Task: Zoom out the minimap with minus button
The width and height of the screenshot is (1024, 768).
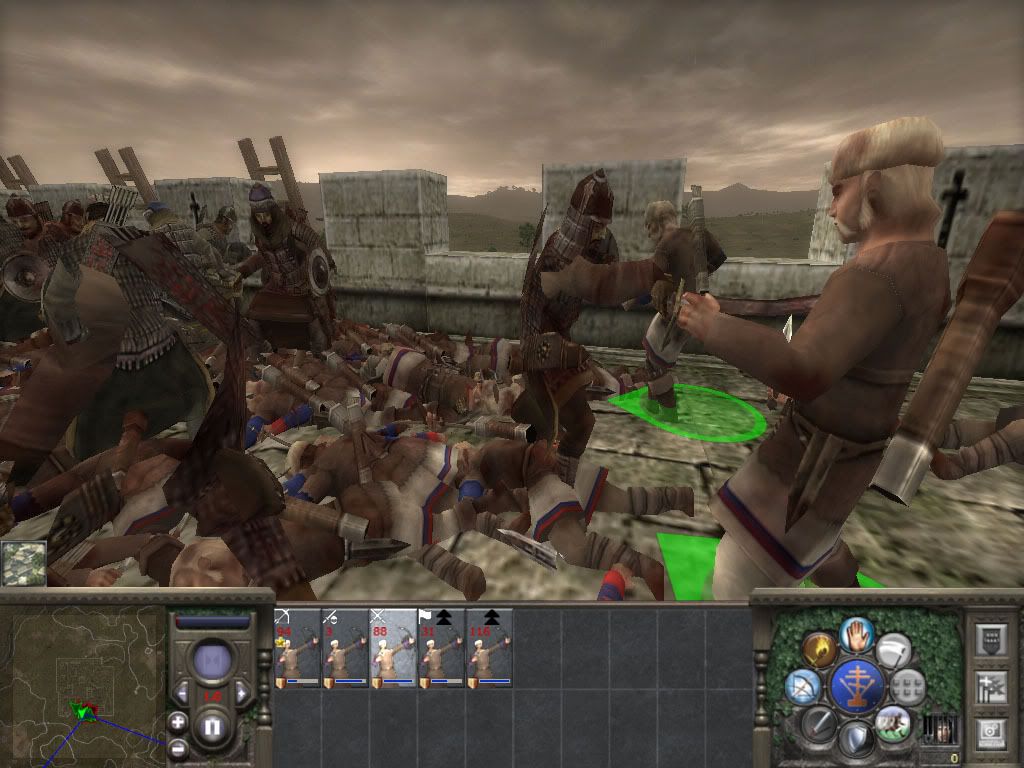Action: pyautogui.click(x=178, y=747)
